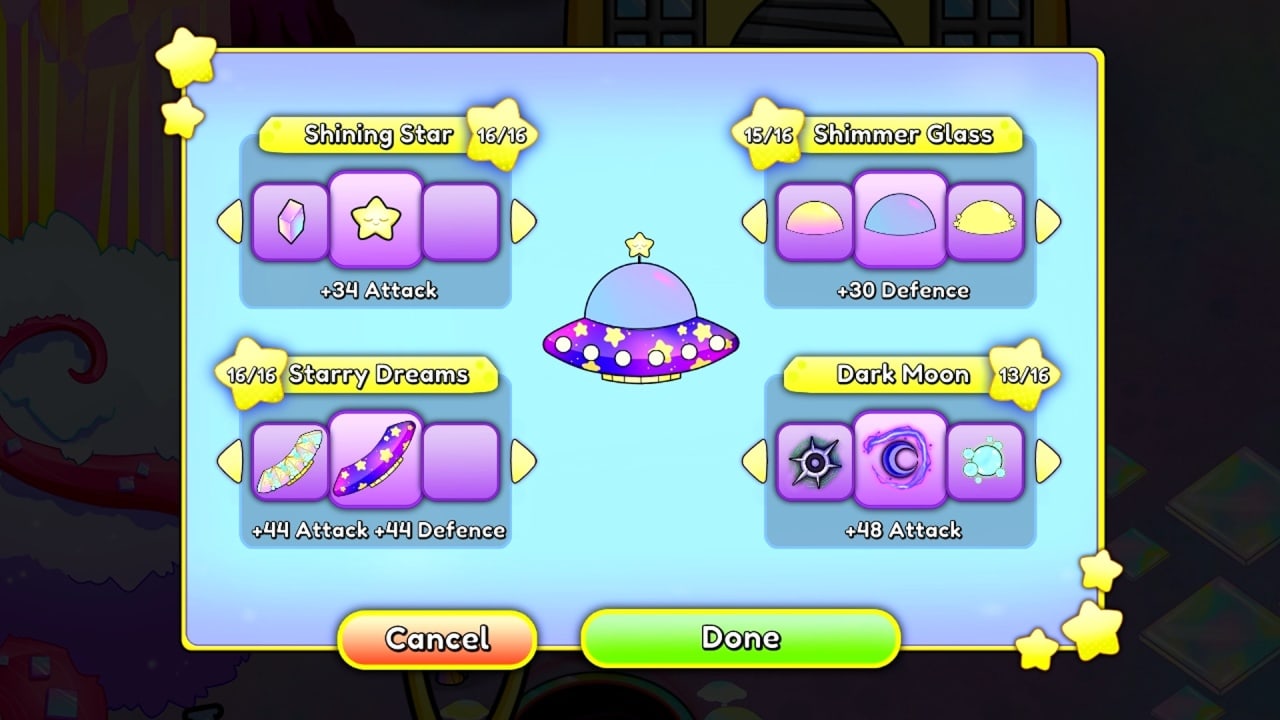Viewport: 1280px width, 720px height.
Task: Select the dark spiked star weapon
Action: (814, 461)
